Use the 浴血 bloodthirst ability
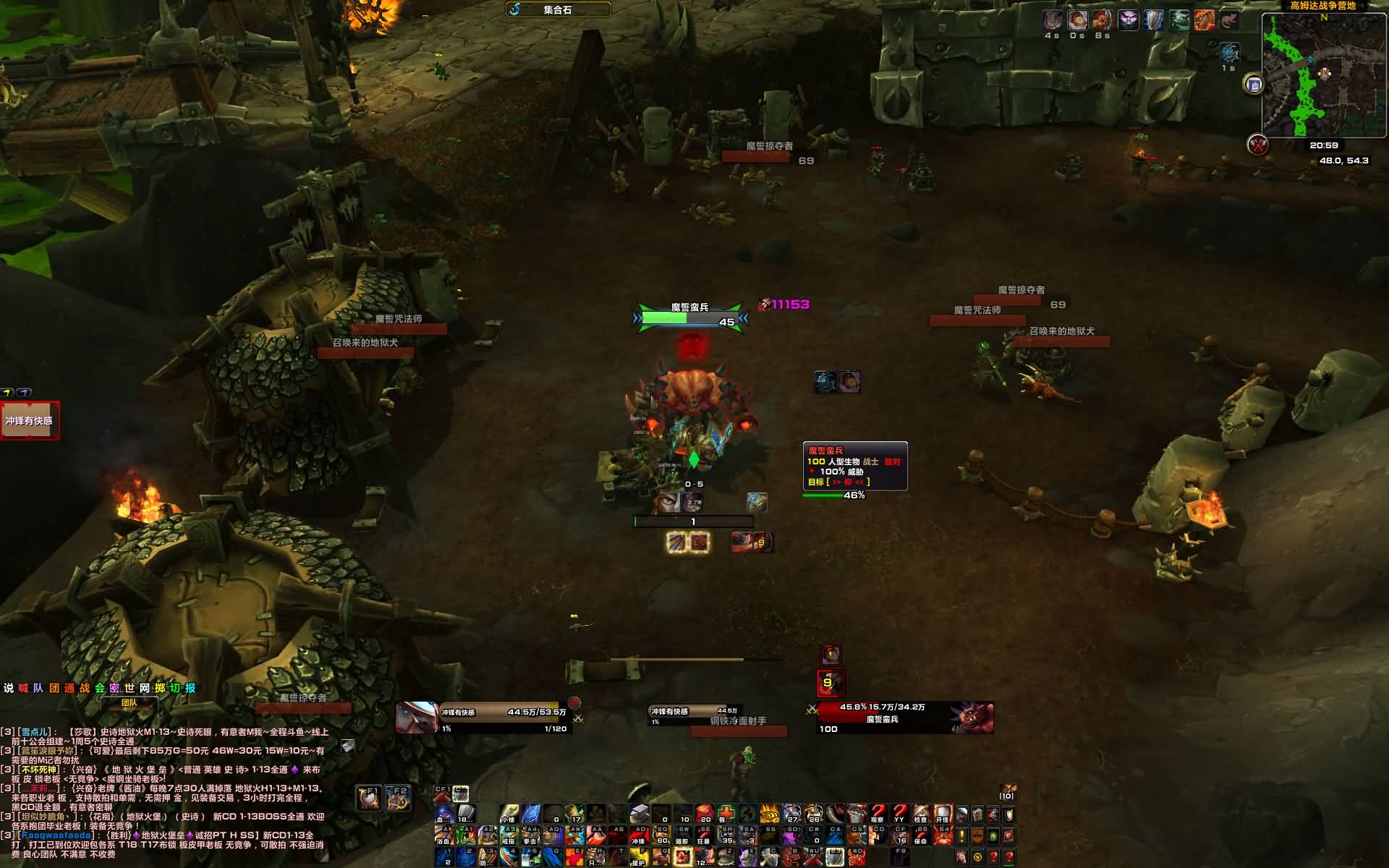This screenshot has width=1389, height=868. (443, 836)
